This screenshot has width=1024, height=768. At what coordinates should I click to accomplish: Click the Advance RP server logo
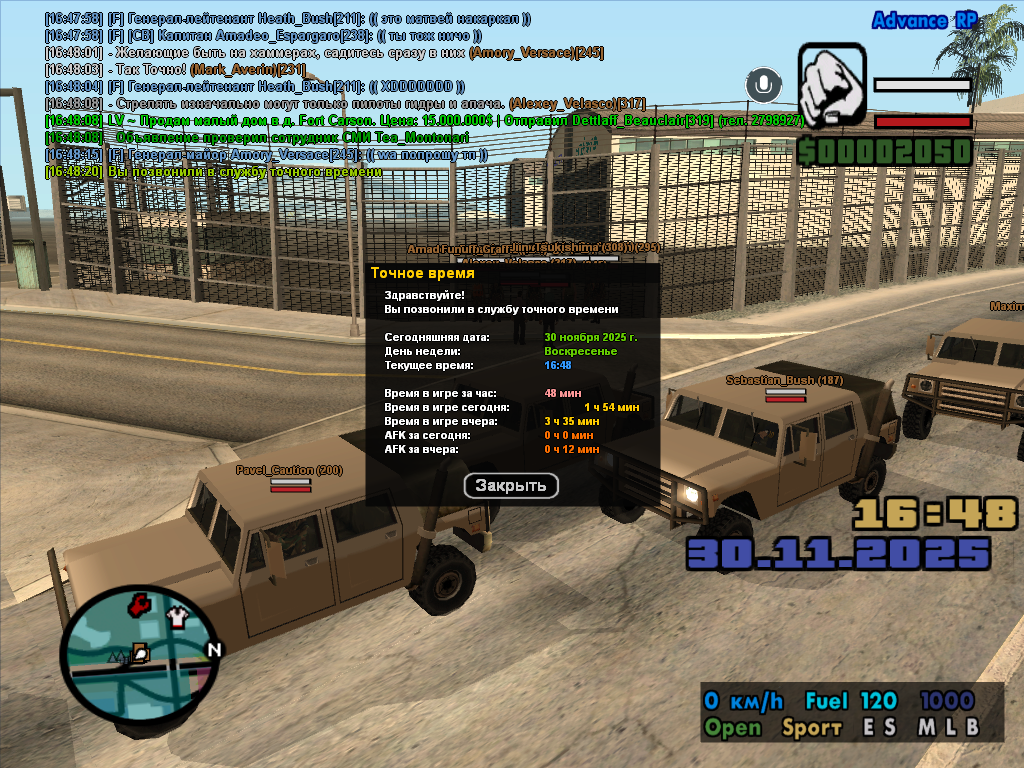pos(925,21)
